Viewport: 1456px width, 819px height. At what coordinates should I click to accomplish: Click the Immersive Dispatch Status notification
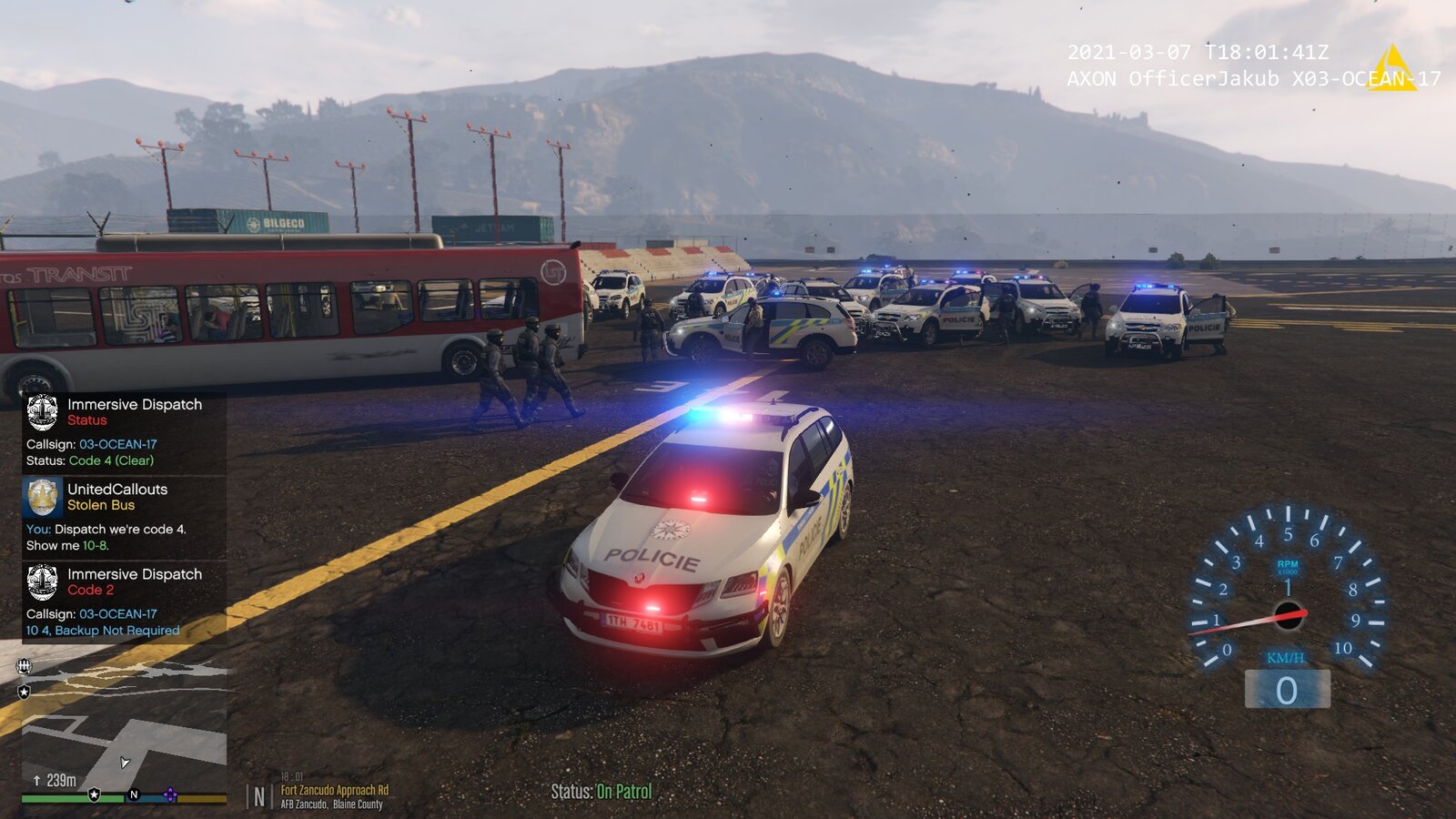tap(124, 432)
